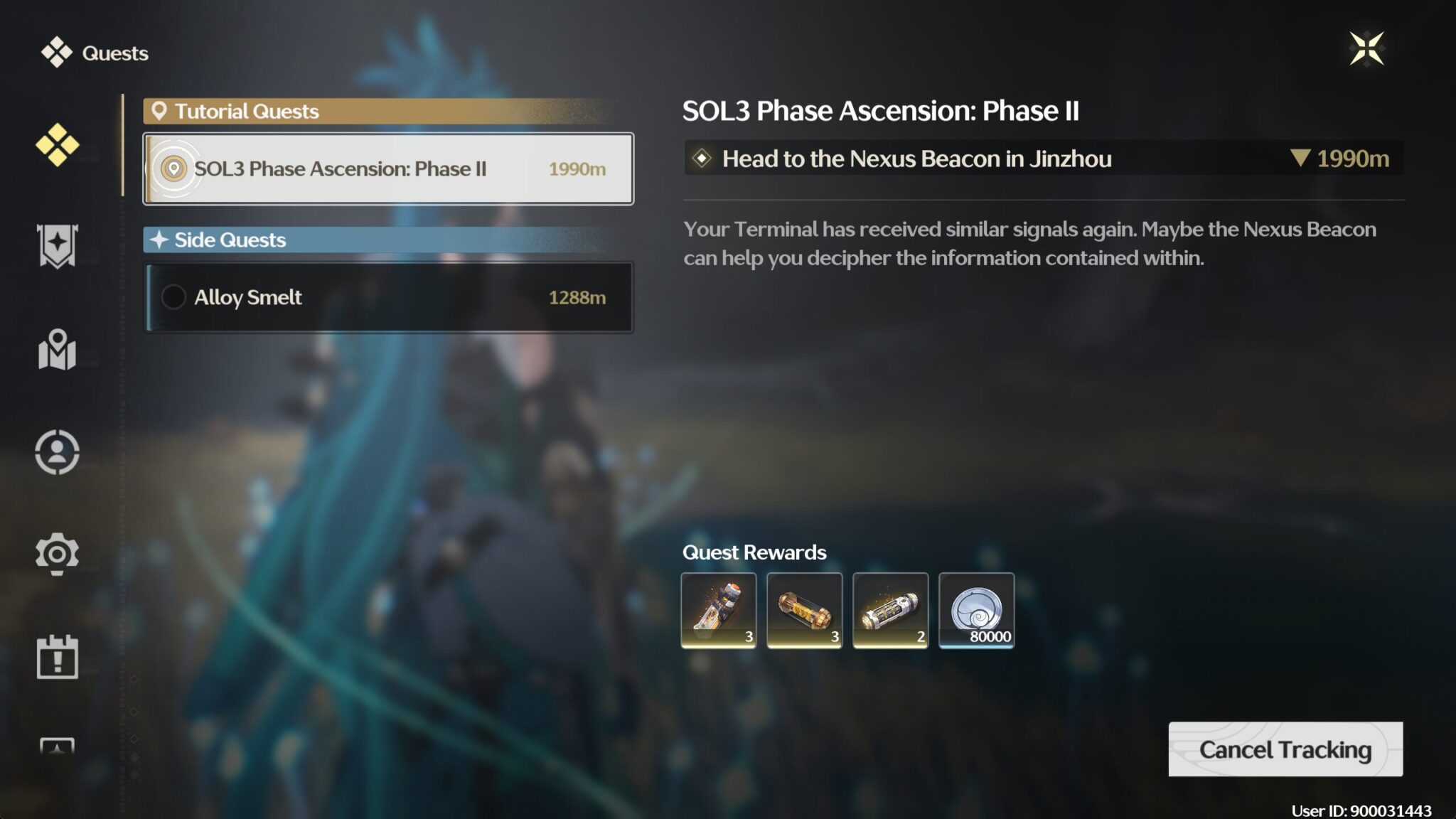
Task: View the first Quest Rewards item thumbnail
Action: (x=718, y=610)
